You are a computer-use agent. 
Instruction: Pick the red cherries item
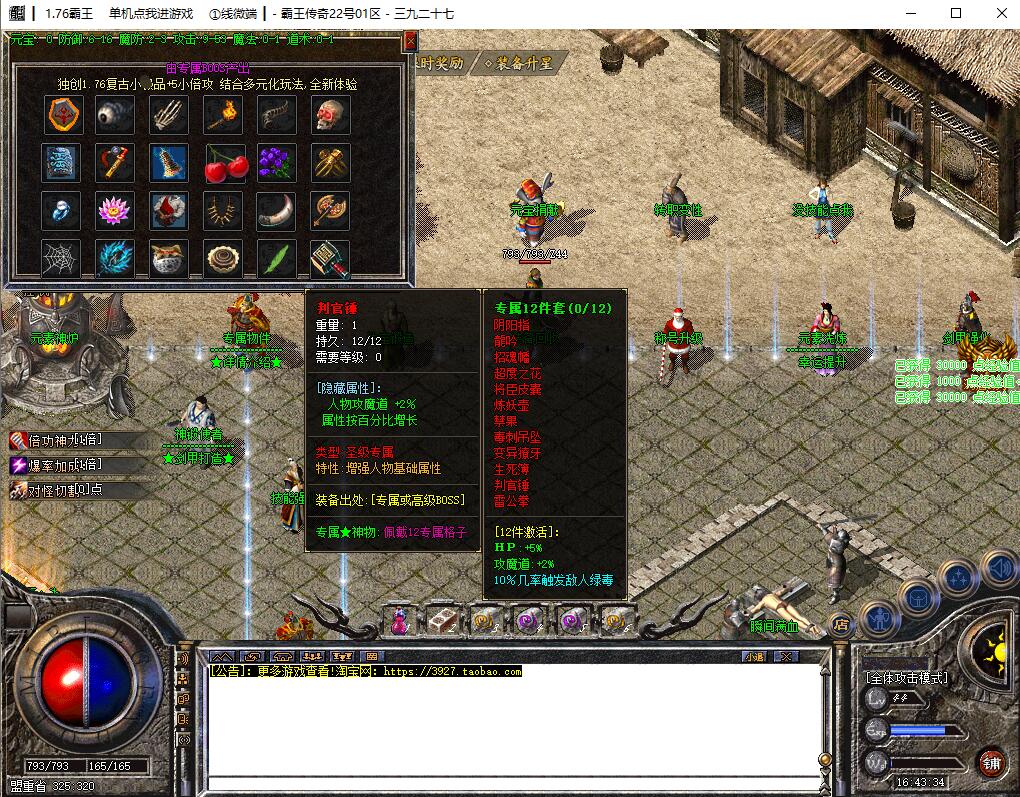click(224, 163)
